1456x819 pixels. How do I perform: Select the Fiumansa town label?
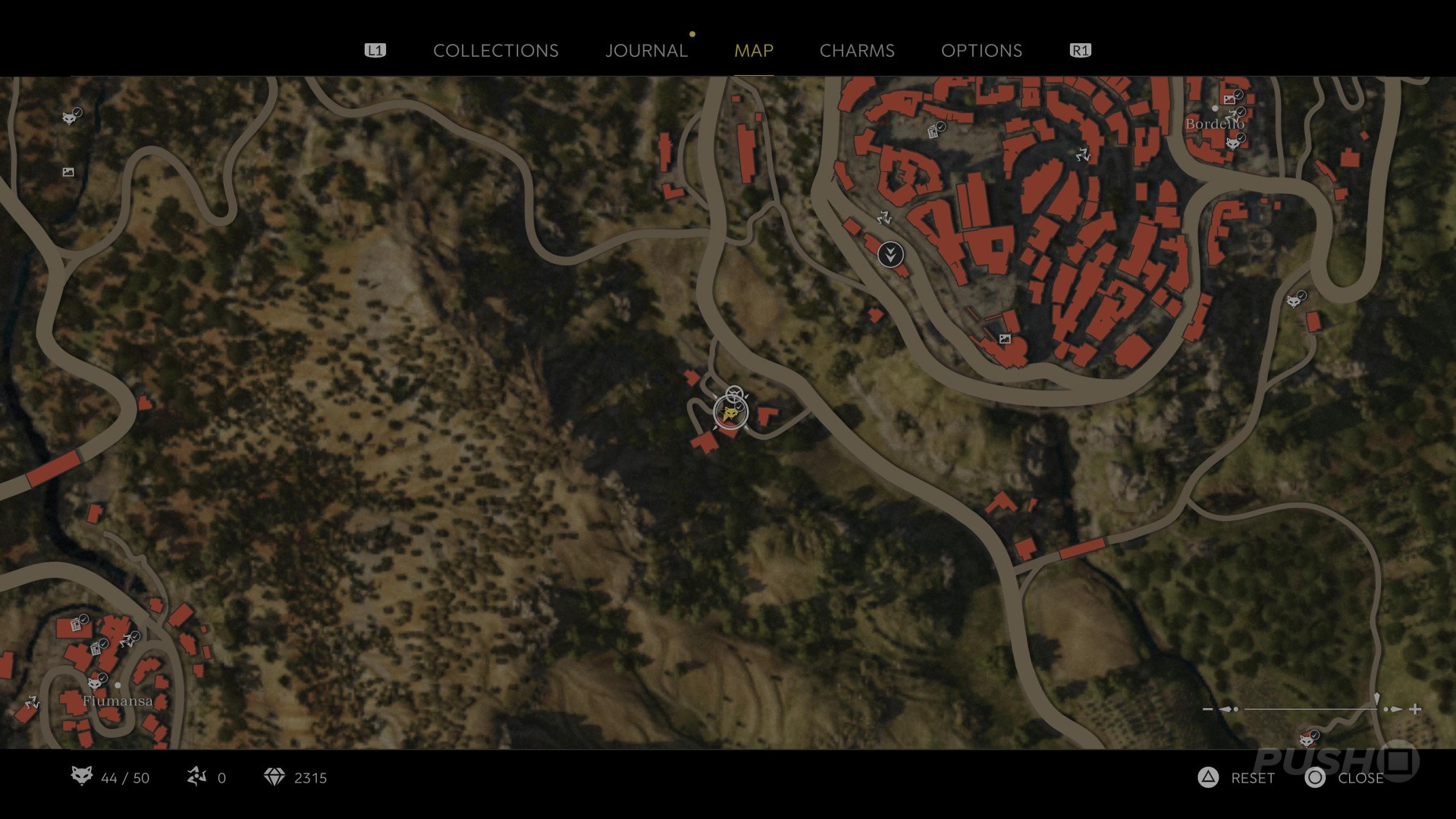(x=118, y=701)
